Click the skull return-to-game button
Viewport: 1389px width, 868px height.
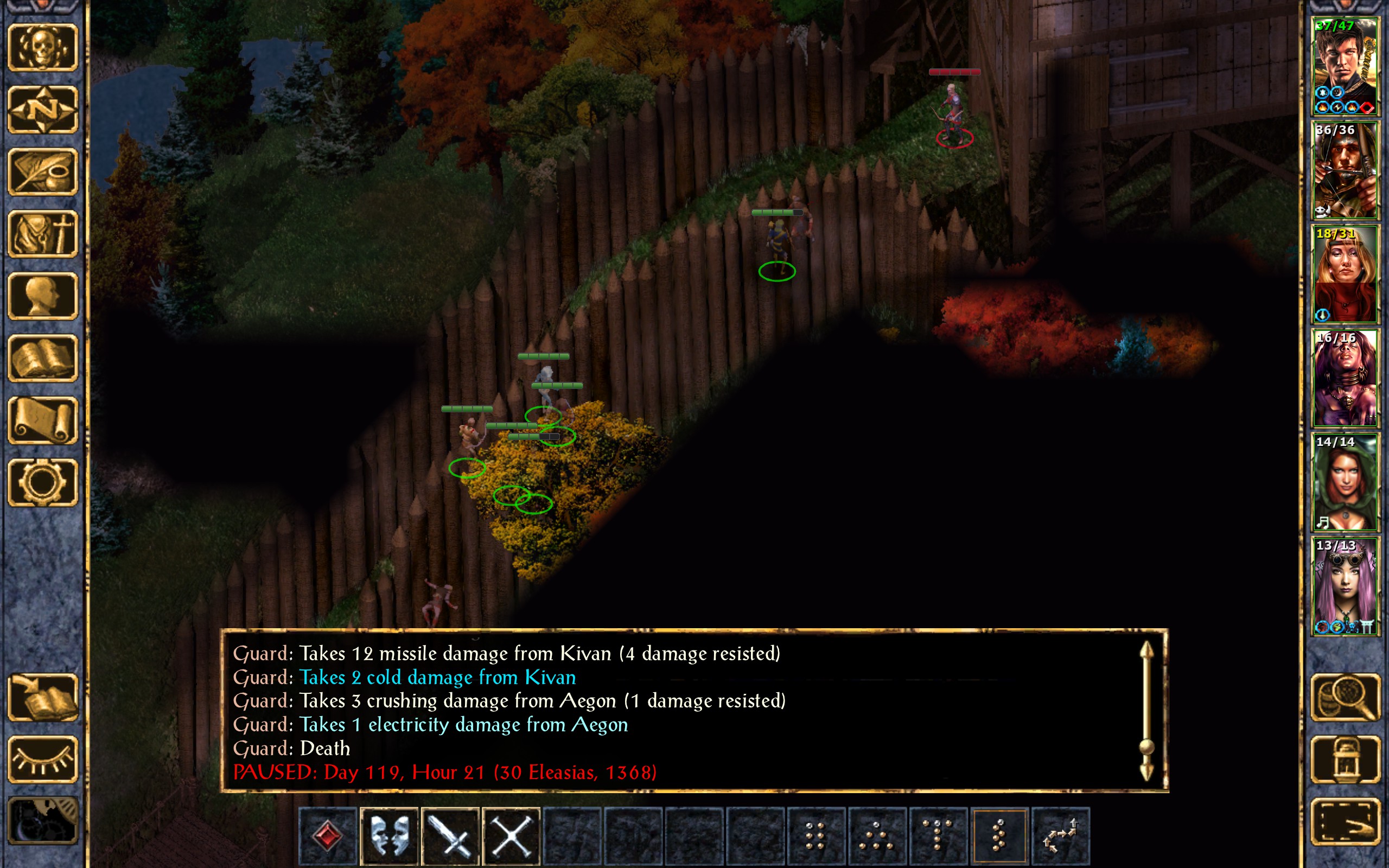tap(43, 48)
